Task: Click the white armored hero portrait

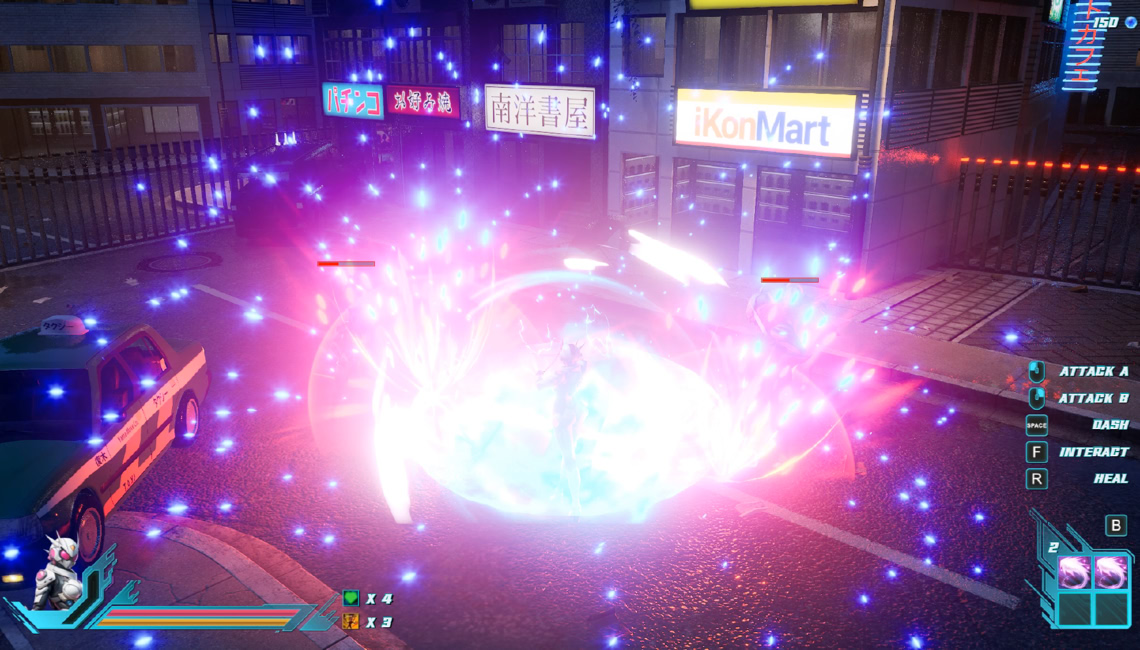Action: [x=58, y=574]
